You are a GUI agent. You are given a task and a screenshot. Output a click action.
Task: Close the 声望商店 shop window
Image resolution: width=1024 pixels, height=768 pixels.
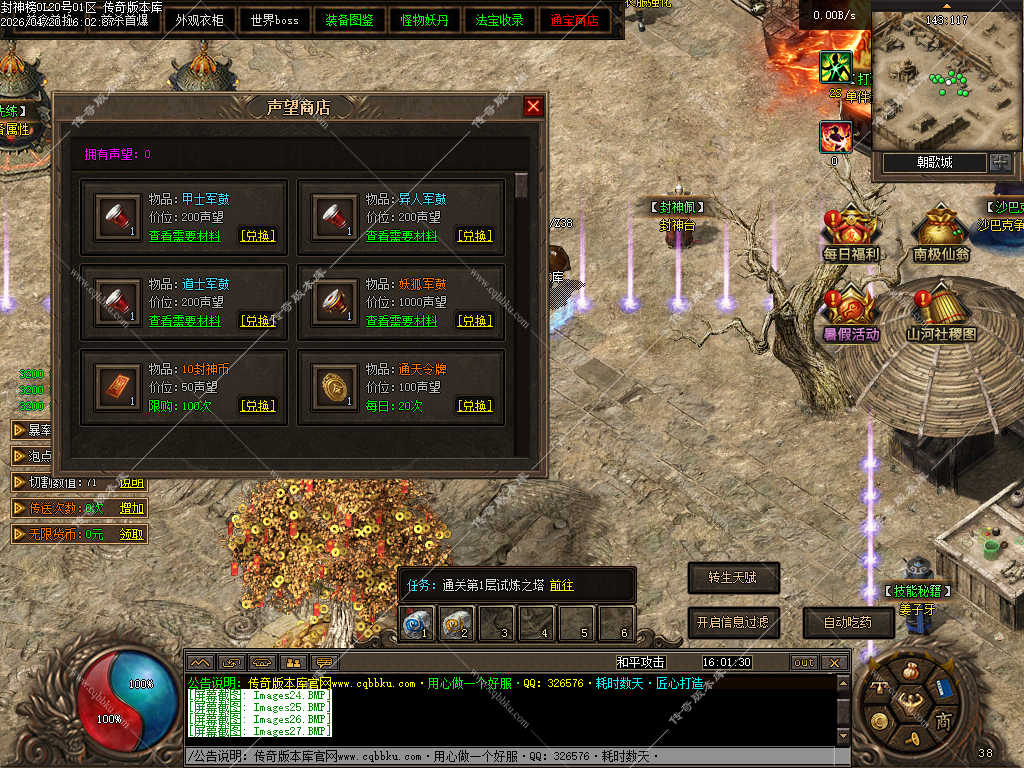[533, 106]
